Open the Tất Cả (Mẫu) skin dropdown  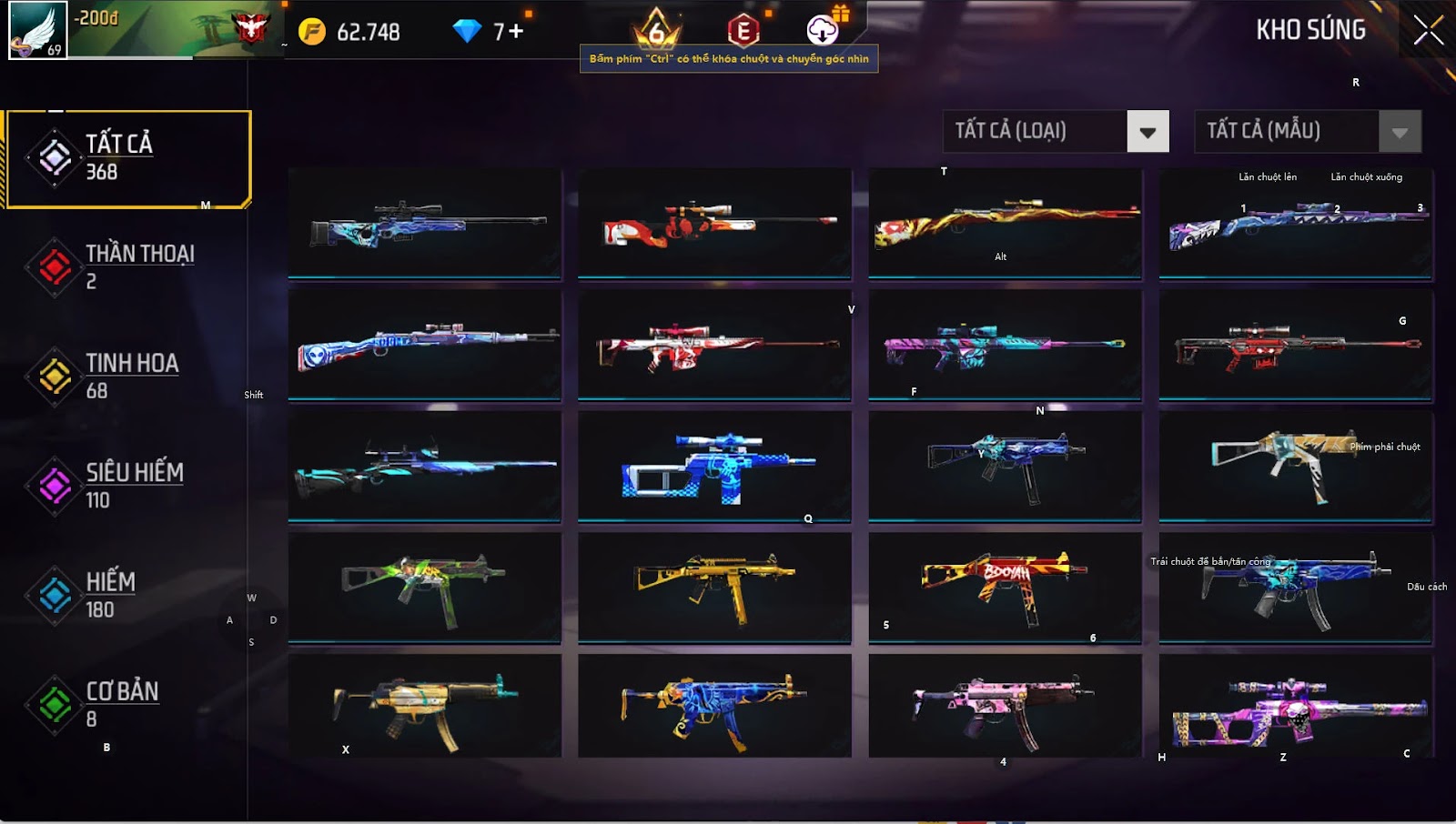click(1399, 132)
